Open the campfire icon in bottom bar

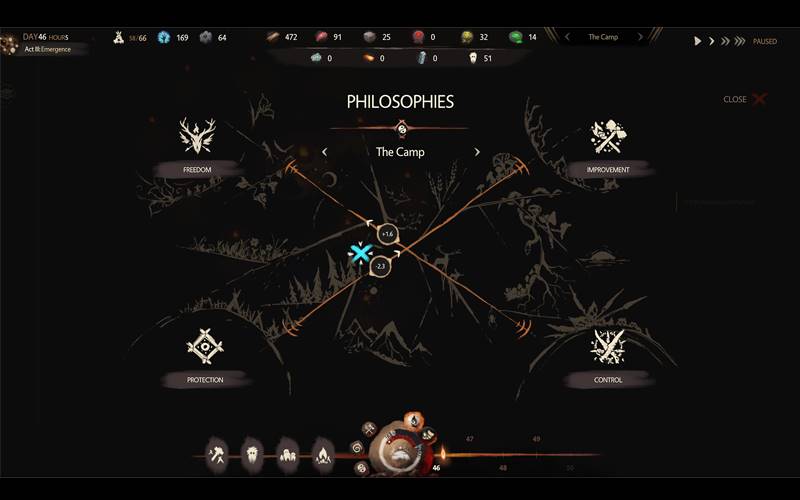point(323,455)
